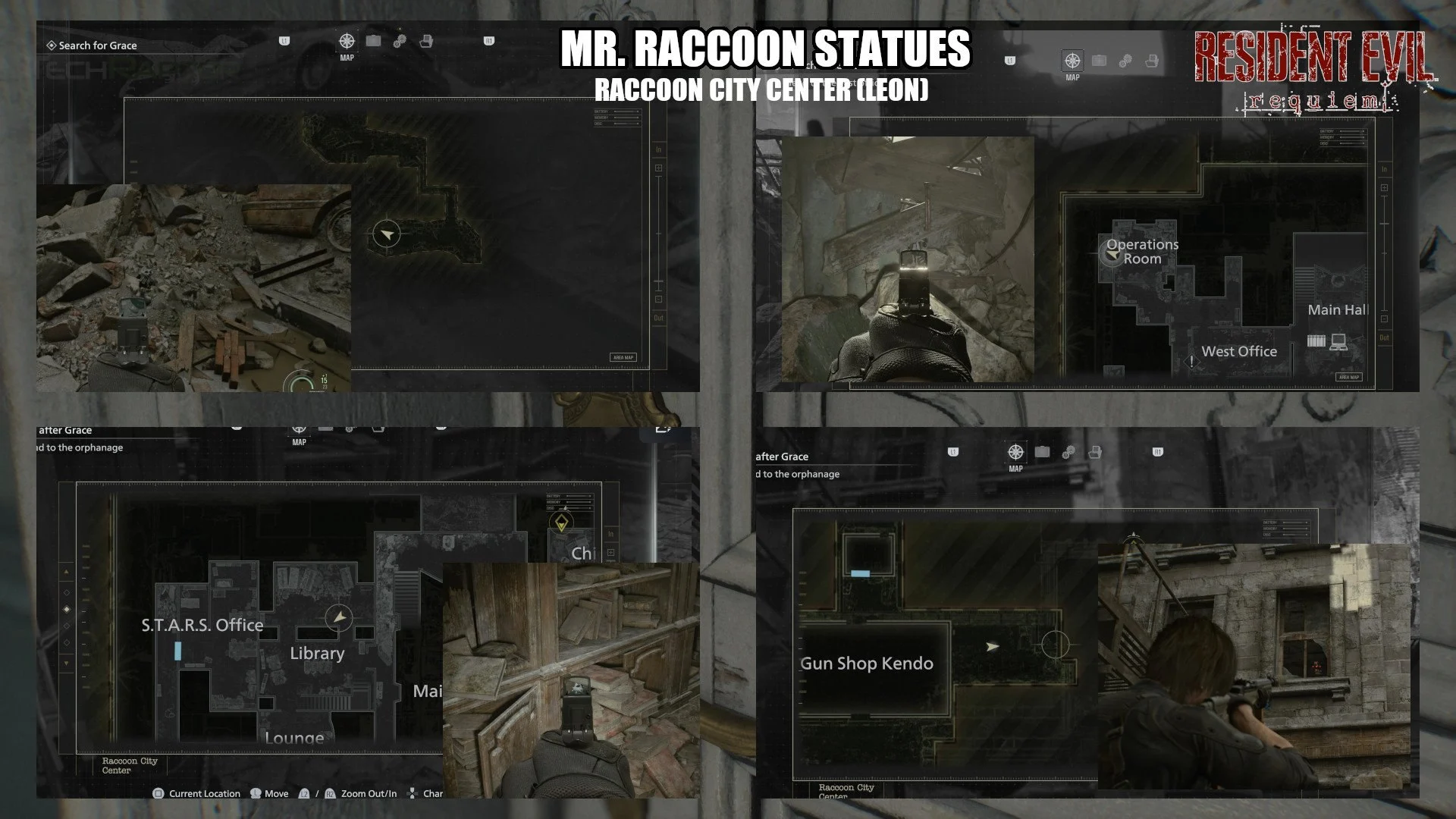Select the West Office room on the map
Screen dimensions: 1456x819
coord(1239,351)
